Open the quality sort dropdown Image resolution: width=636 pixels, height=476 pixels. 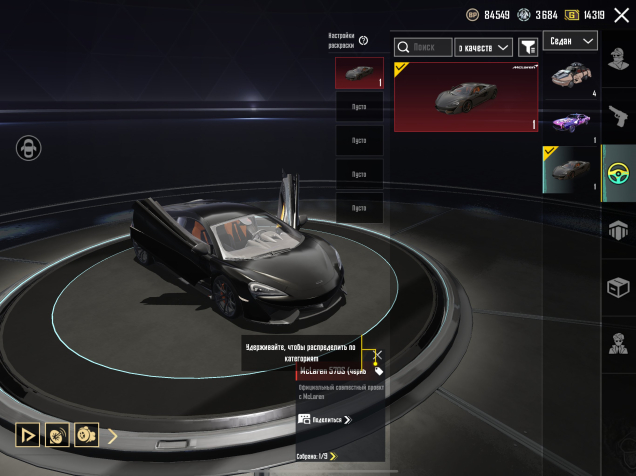click(x=483, y=47)
